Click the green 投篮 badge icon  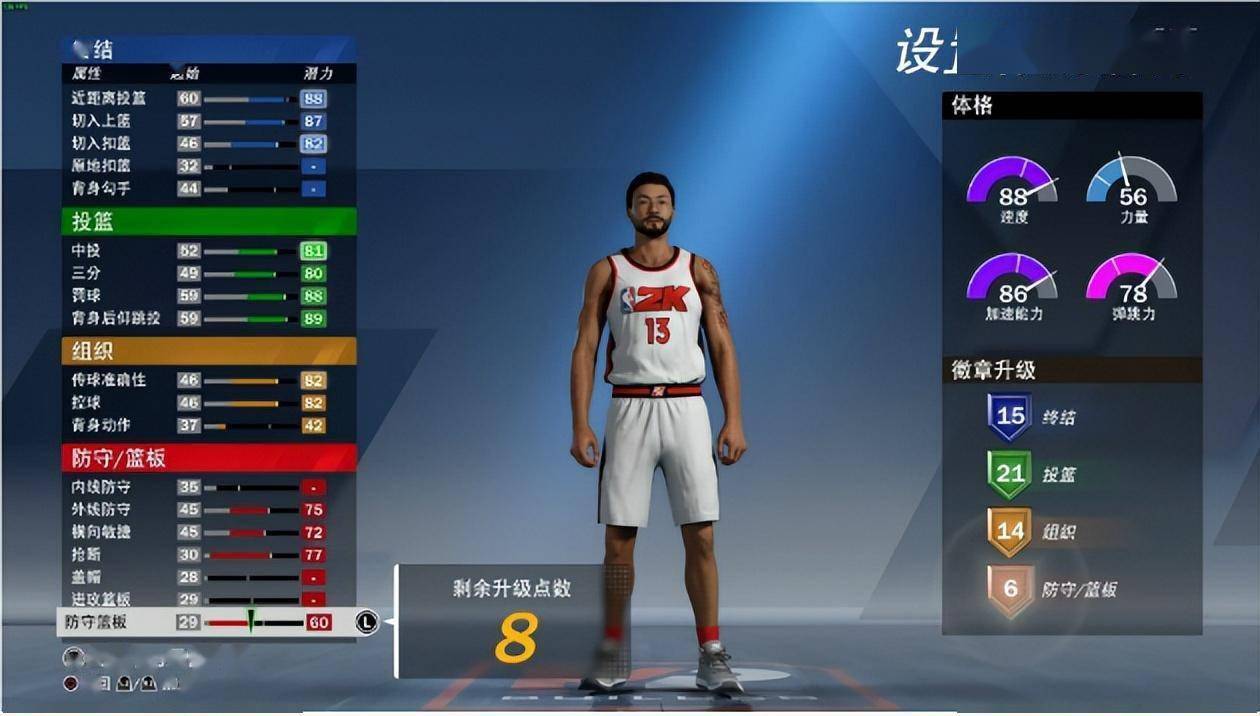click(1010, 474)
